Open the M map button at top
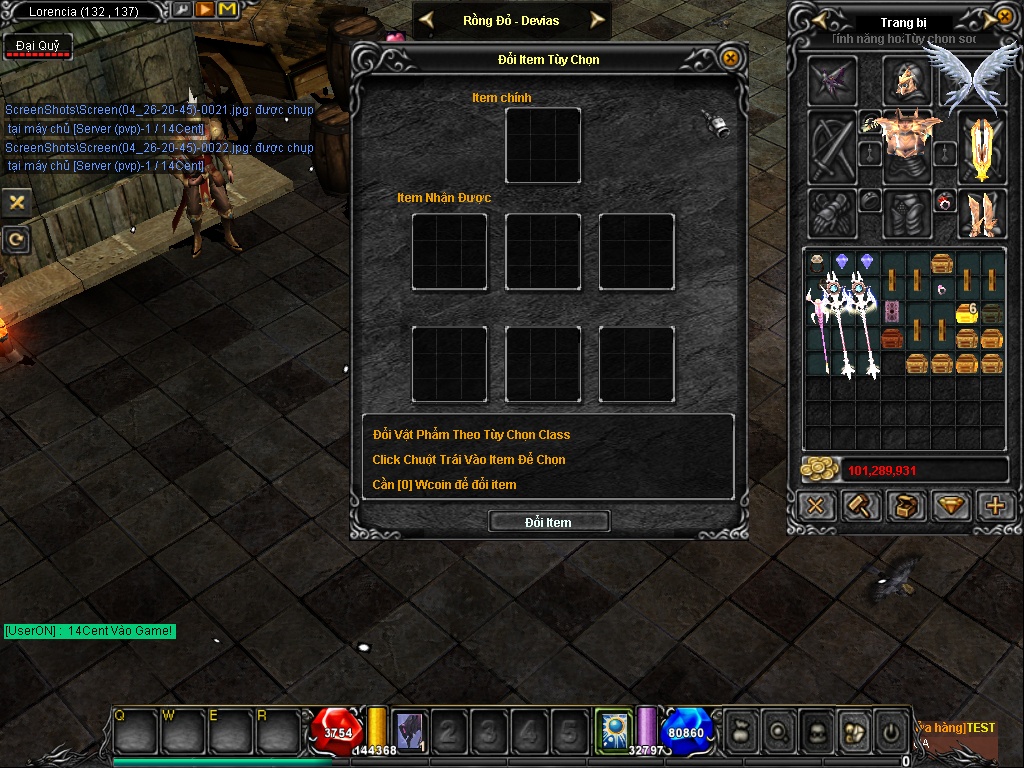 point(226,10)
